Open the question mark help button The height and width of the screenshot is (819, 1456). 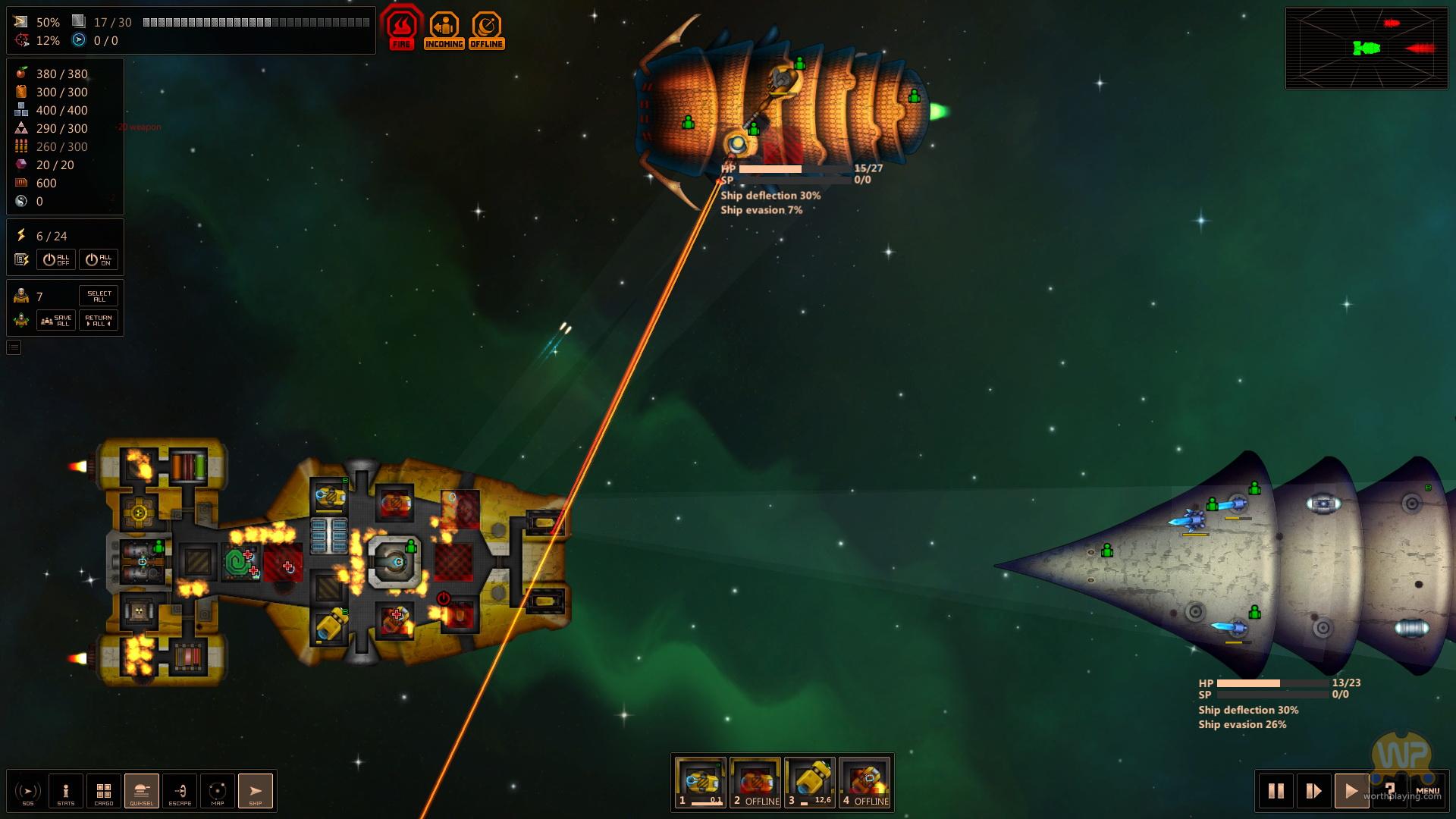coord(1389,789)
